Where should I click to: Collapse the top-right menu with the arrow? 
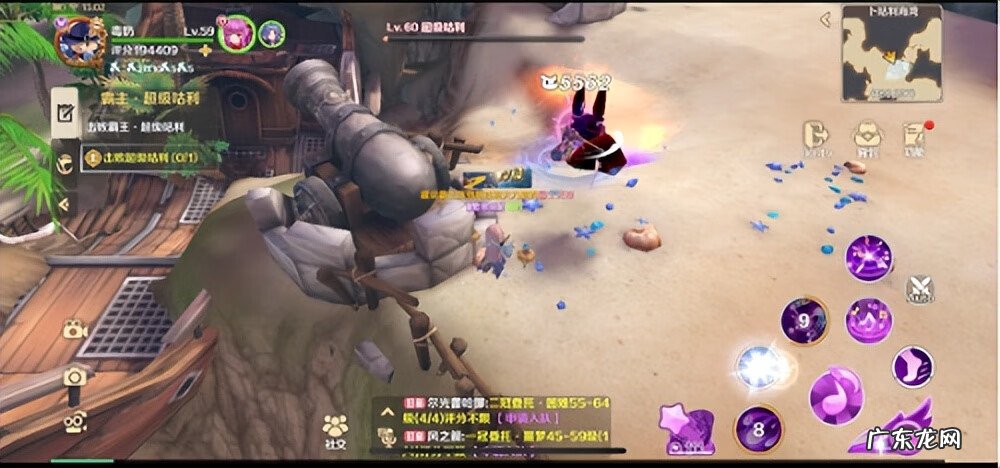coord(826,19)
